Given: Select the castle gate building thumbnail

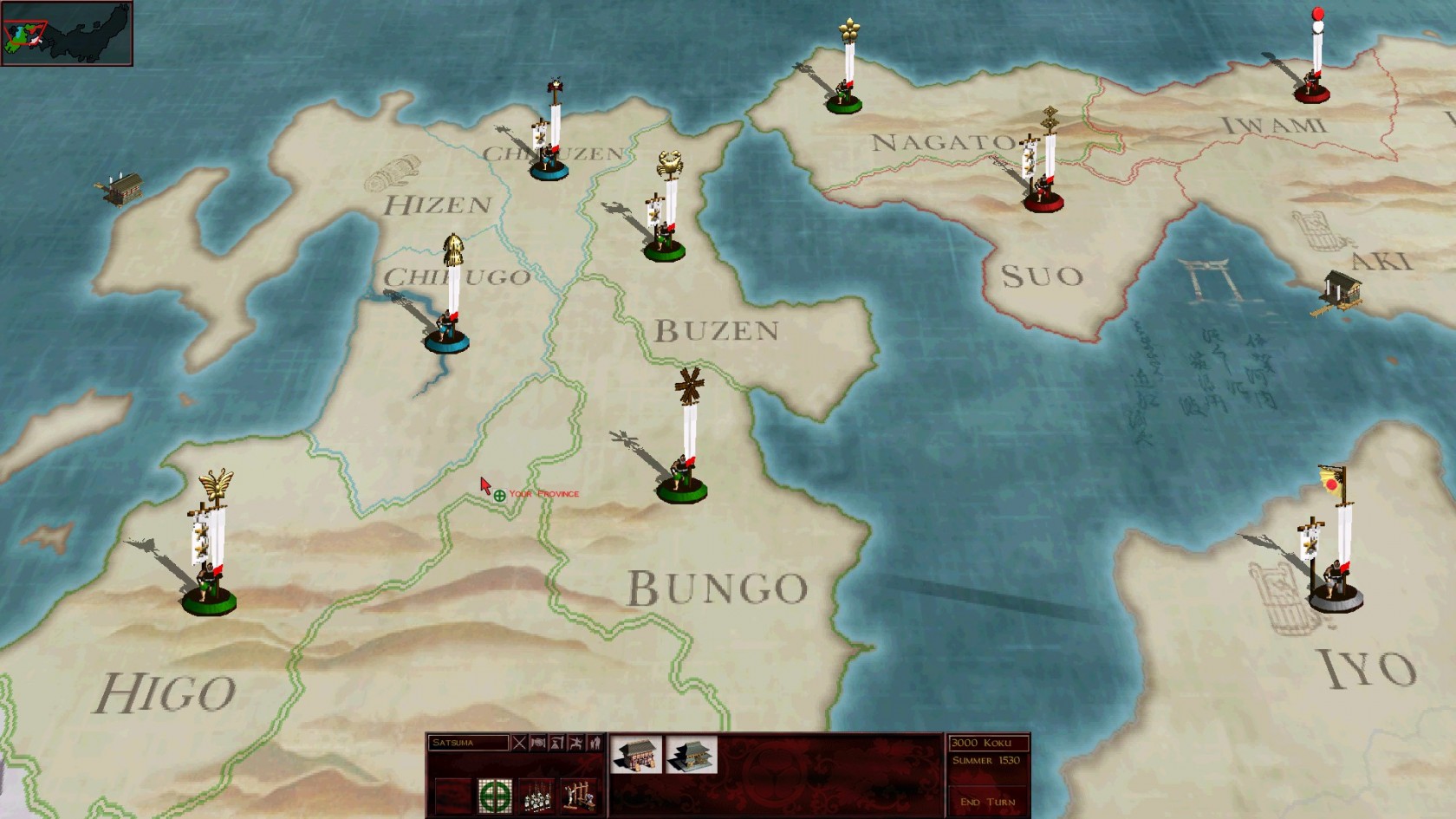Looking at the screenshot, I should [x=636, y=756].
